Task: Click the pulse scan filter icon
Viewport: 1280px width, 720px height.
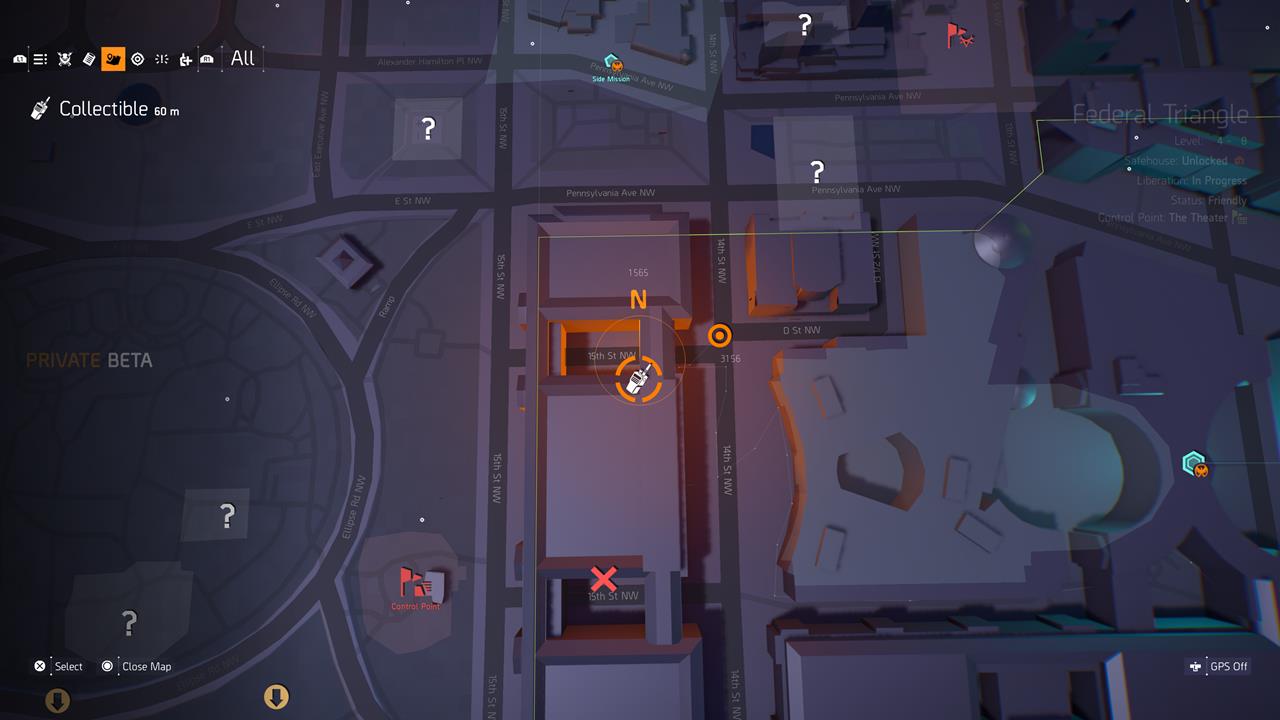Action: coord(162,58)
